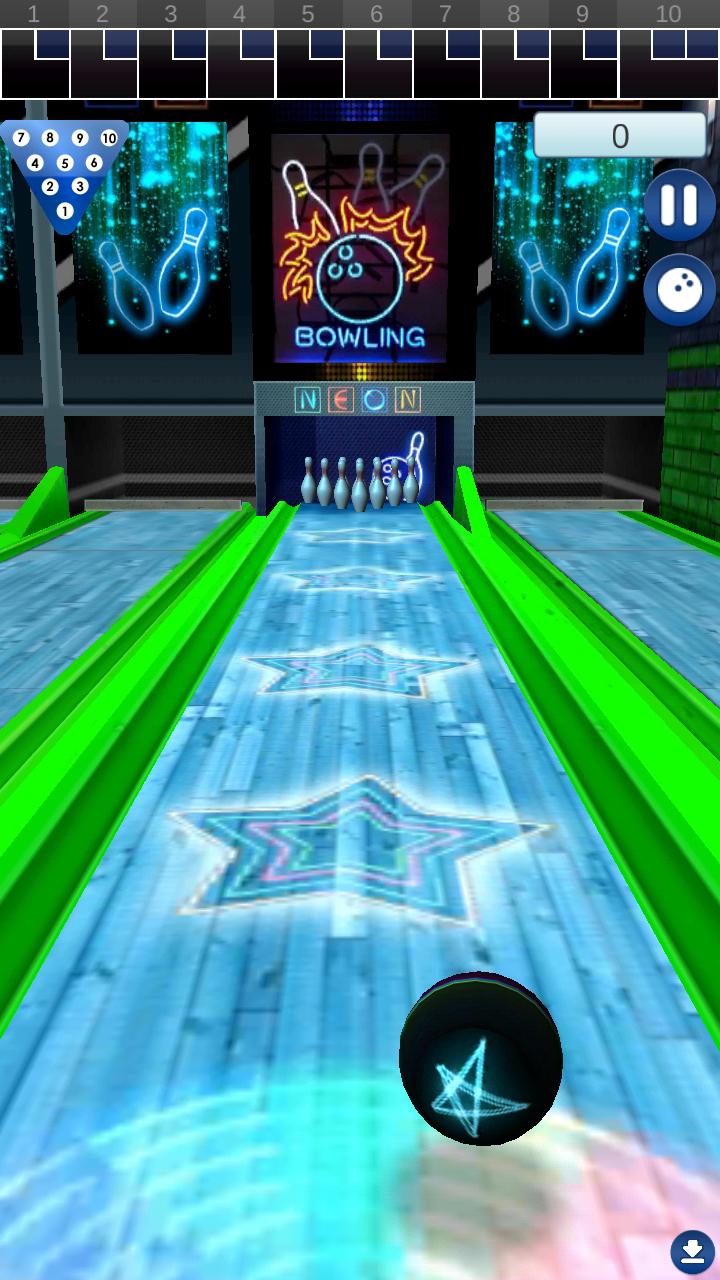Image resolution: width=720 pixels, height=1280 pixels.
Task: Open the bowling ball selection button
Action: 679,291
